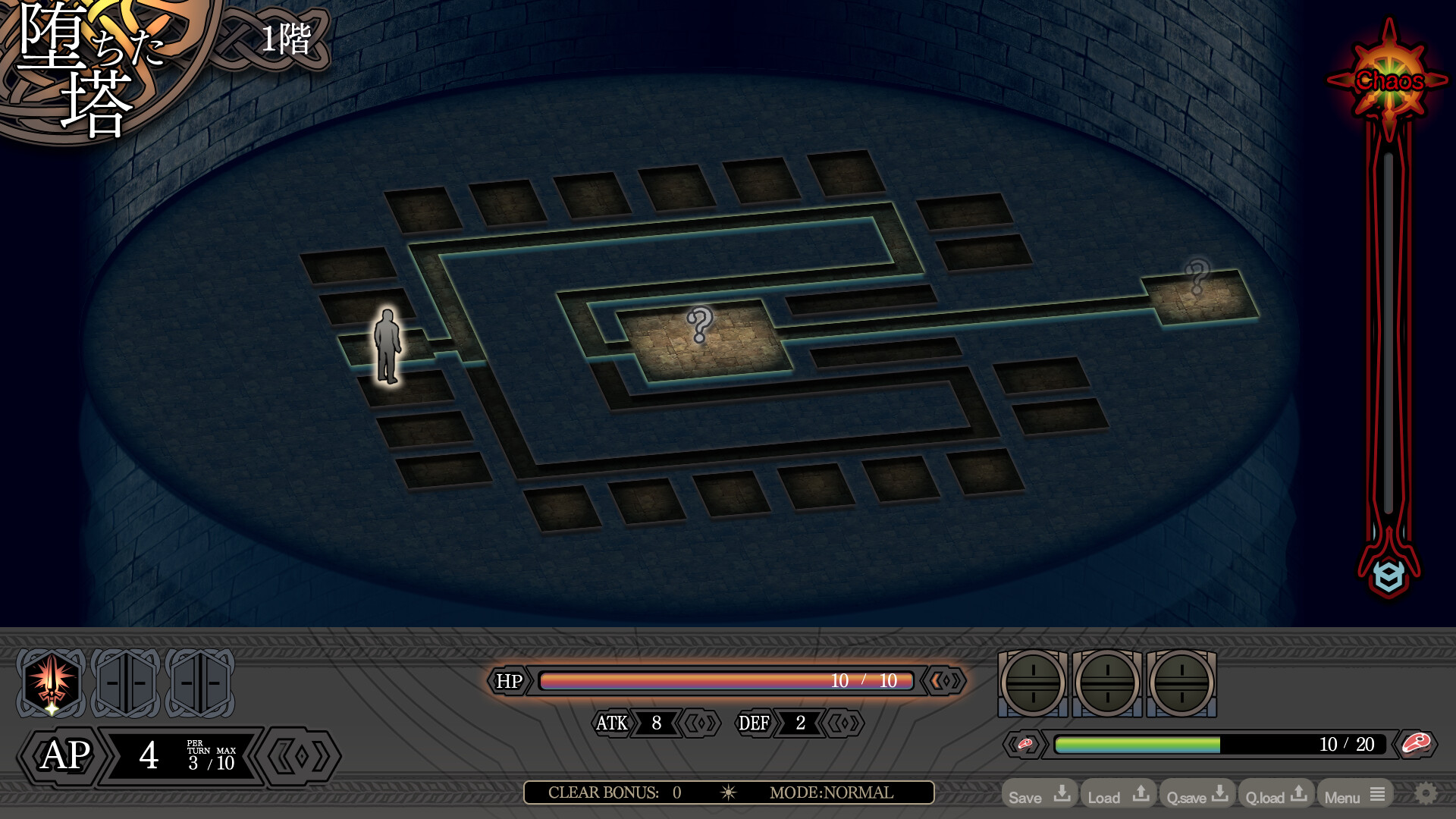
Task: Click the blue hexagon icon below Chaos gauge
Action: pyautogui.click(x=1389, y=576)
